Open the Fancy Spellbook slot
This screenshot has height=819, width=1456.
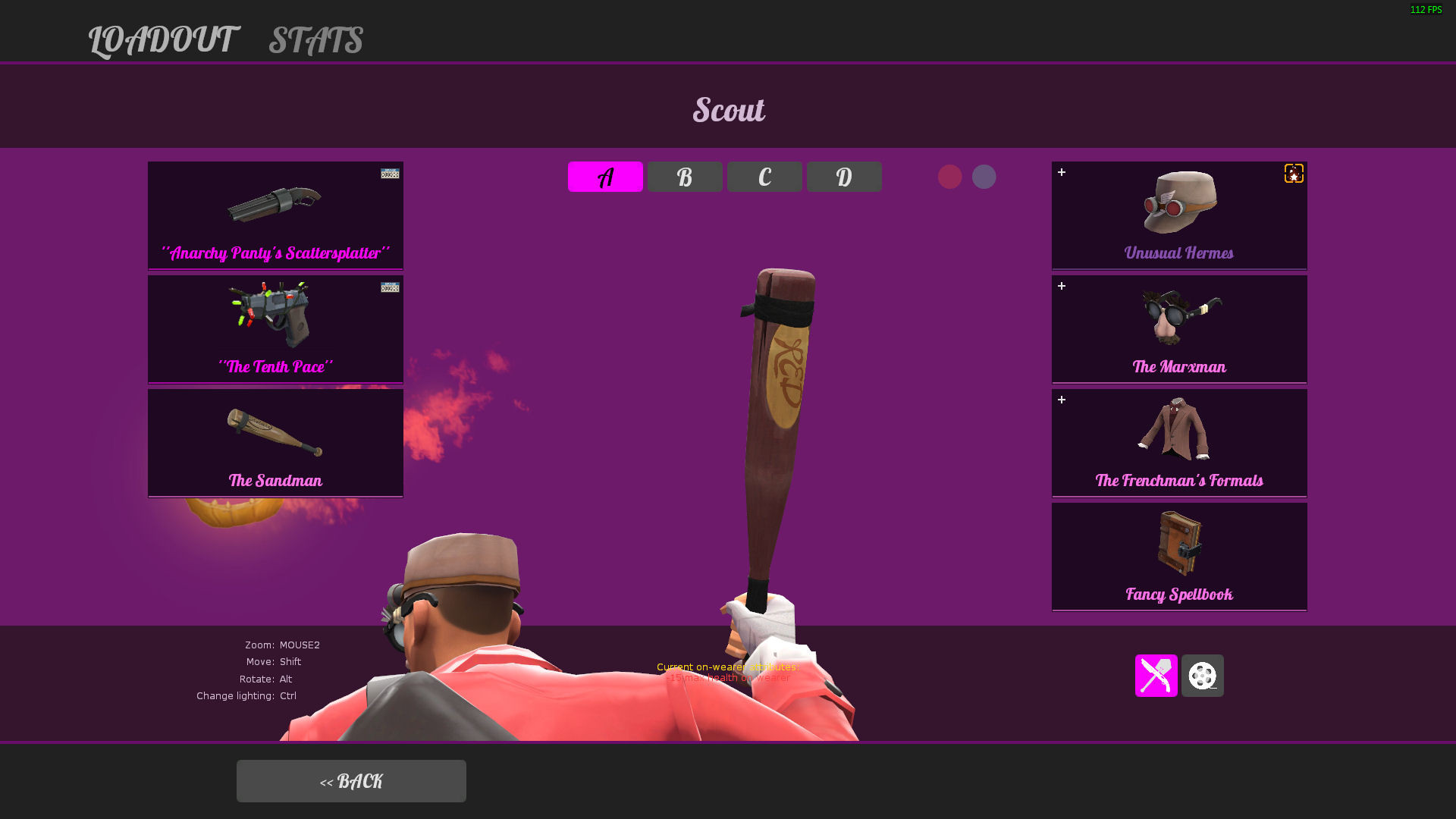tap(1178, 556)
